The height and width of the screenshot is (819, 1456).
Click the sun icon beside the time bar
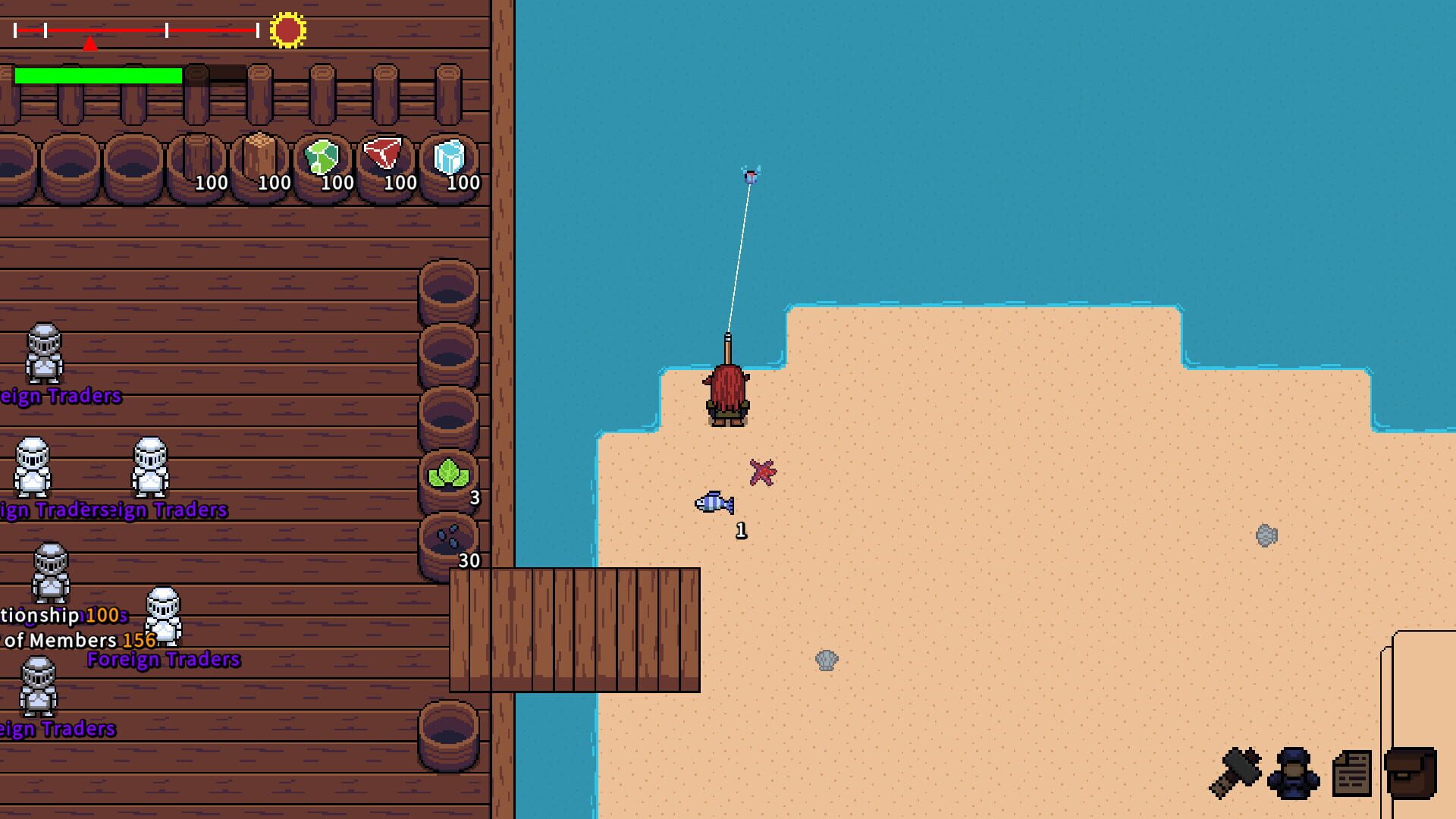pyautogui.click(x=287, y=29)
